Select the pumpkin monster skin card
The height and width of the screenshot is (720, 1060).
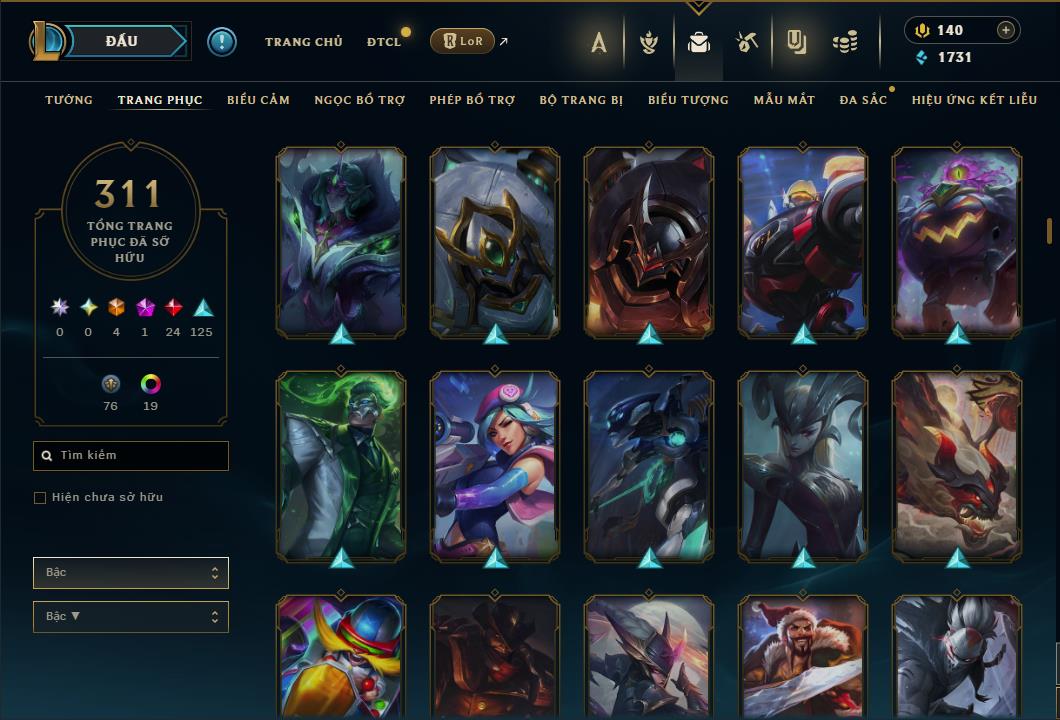tap(957, 240)
